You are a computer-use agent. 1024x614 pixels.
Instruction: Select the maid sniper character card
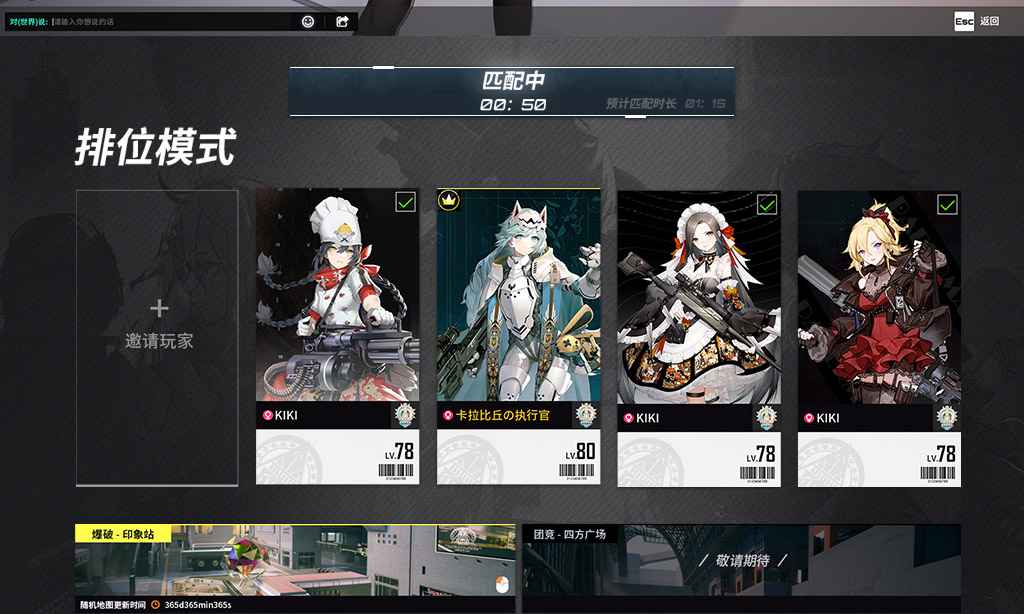point(698,335)
